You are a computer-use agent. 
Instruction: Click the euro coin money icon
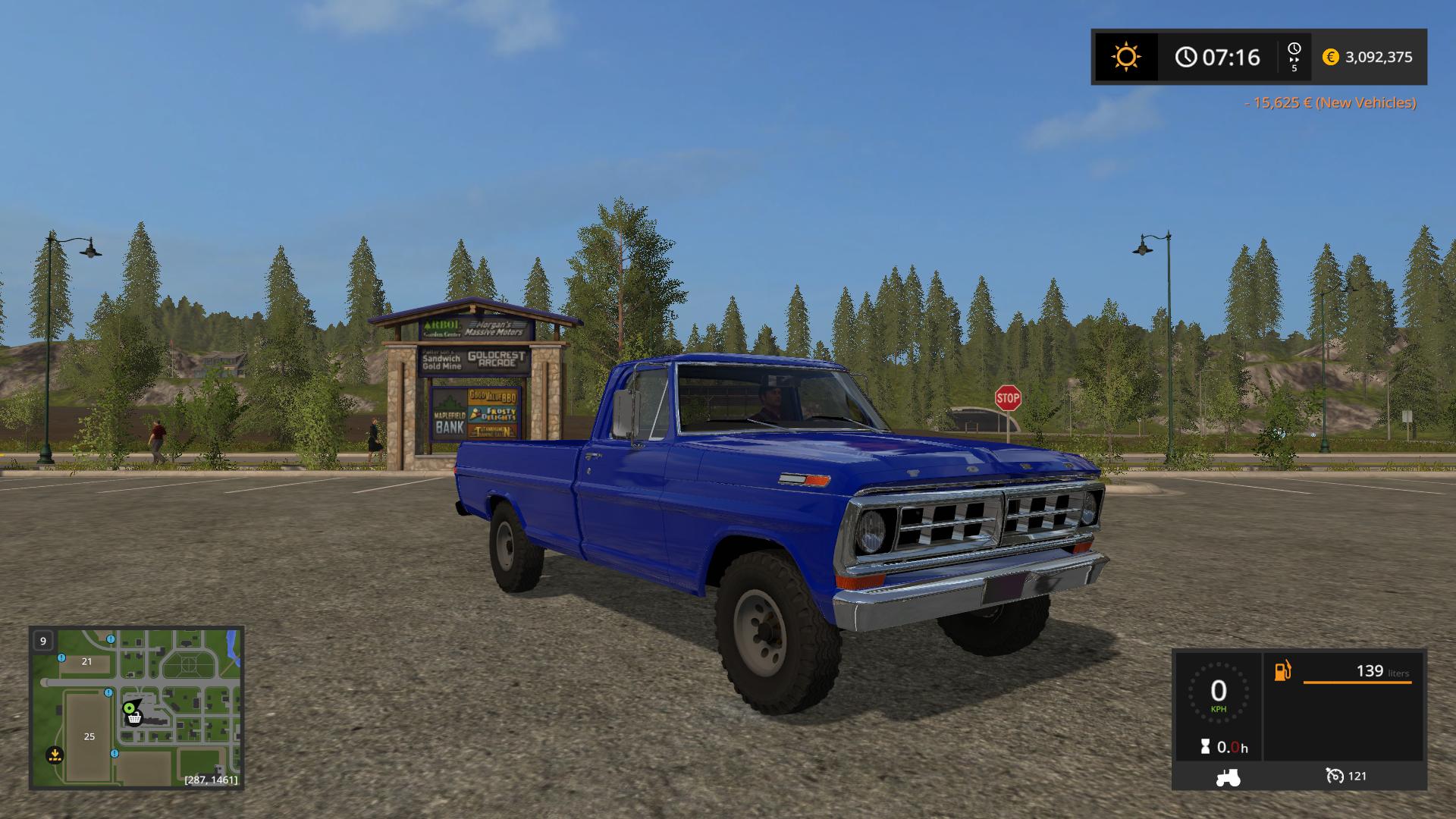(x=1330, y=57)
